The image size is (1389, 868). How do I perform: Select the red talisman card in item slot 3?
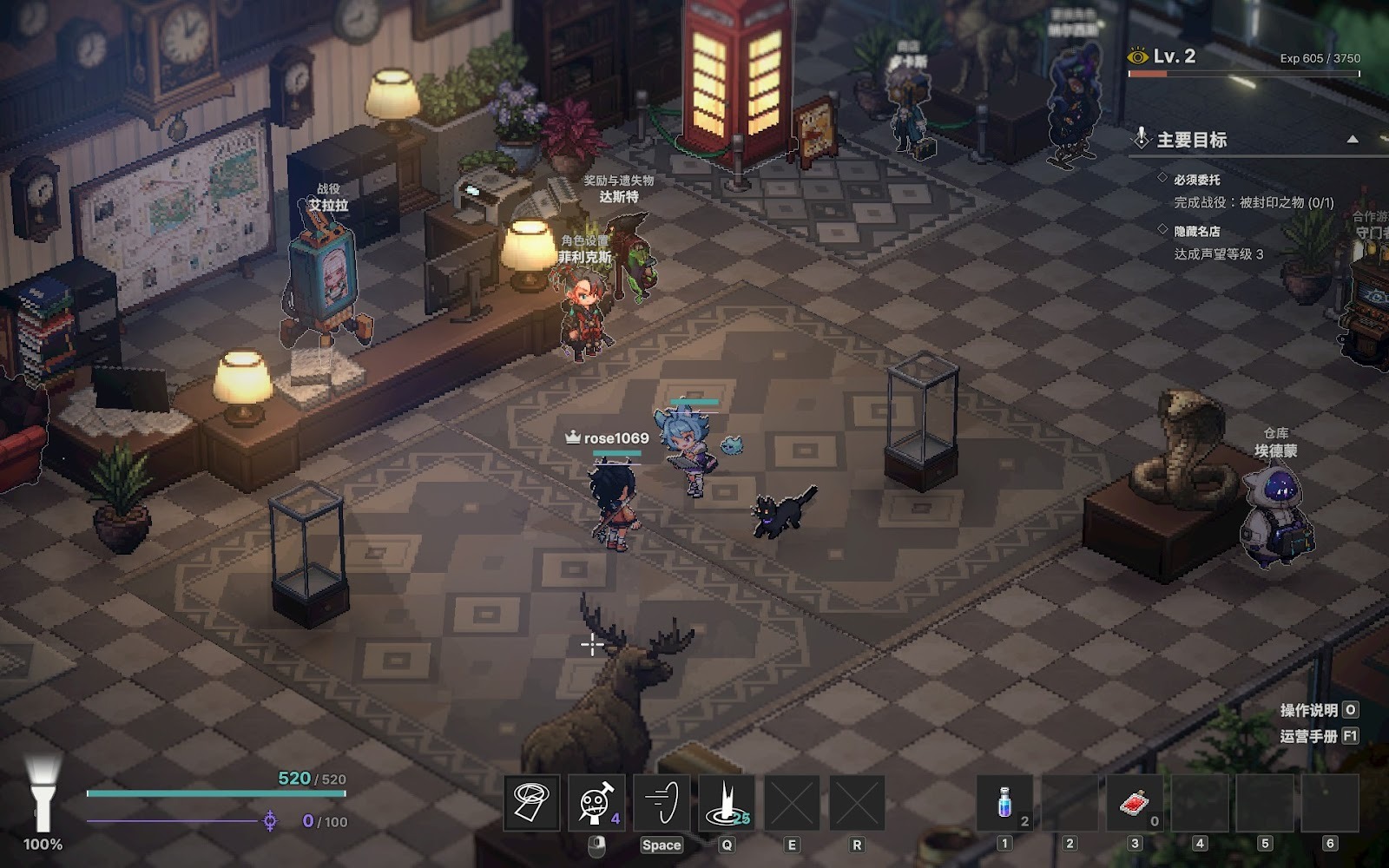1134,804
